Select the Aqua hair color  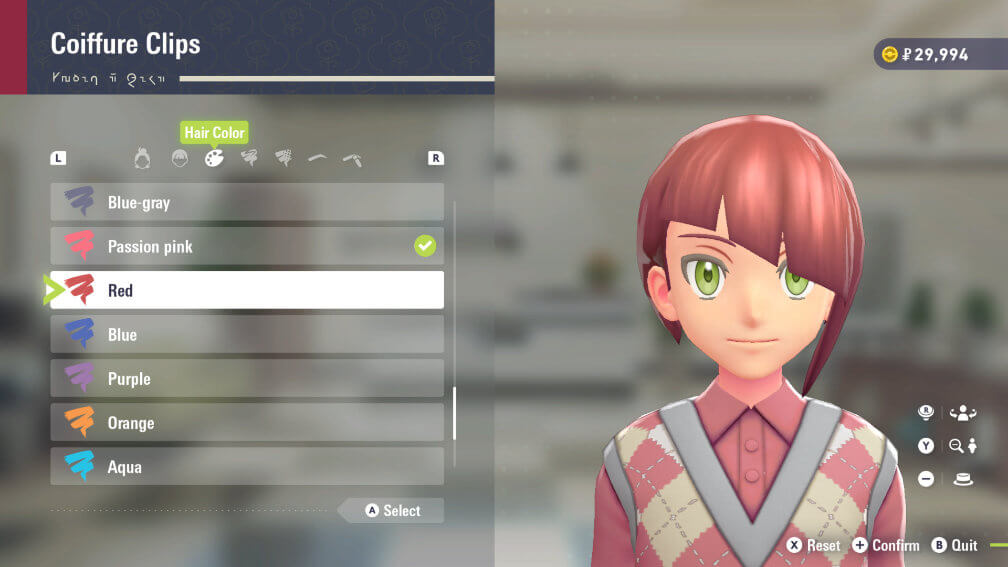tap(247, 466)
